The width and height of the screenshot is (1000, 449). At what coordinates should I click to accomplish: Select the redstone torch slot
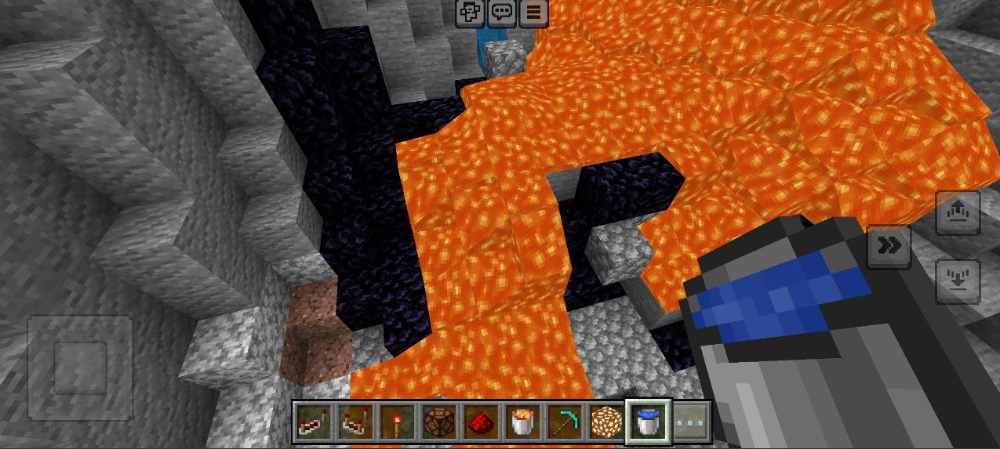tap(397, 420)
